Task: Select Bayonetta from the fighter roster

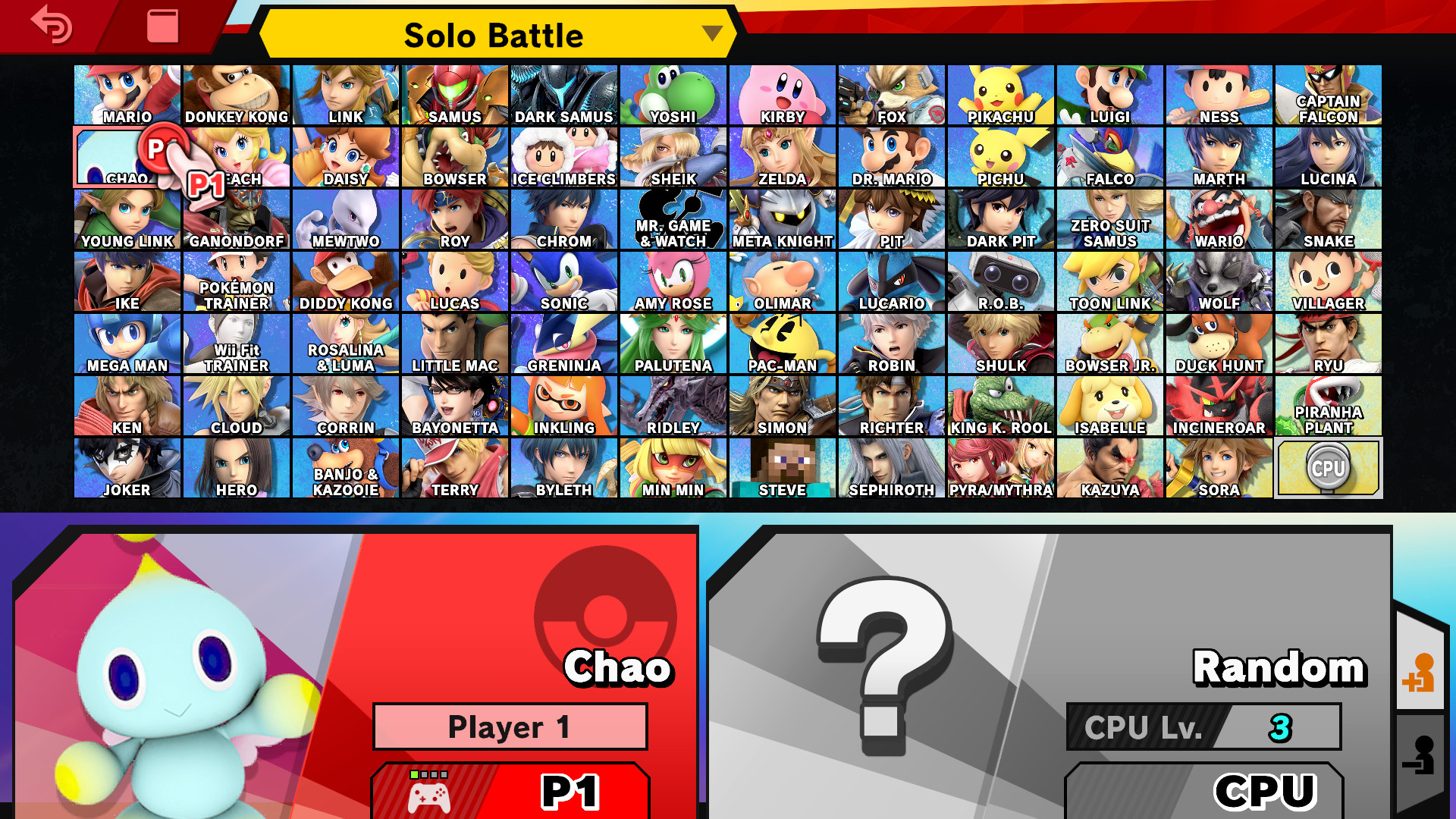Action: coord(455,405)
